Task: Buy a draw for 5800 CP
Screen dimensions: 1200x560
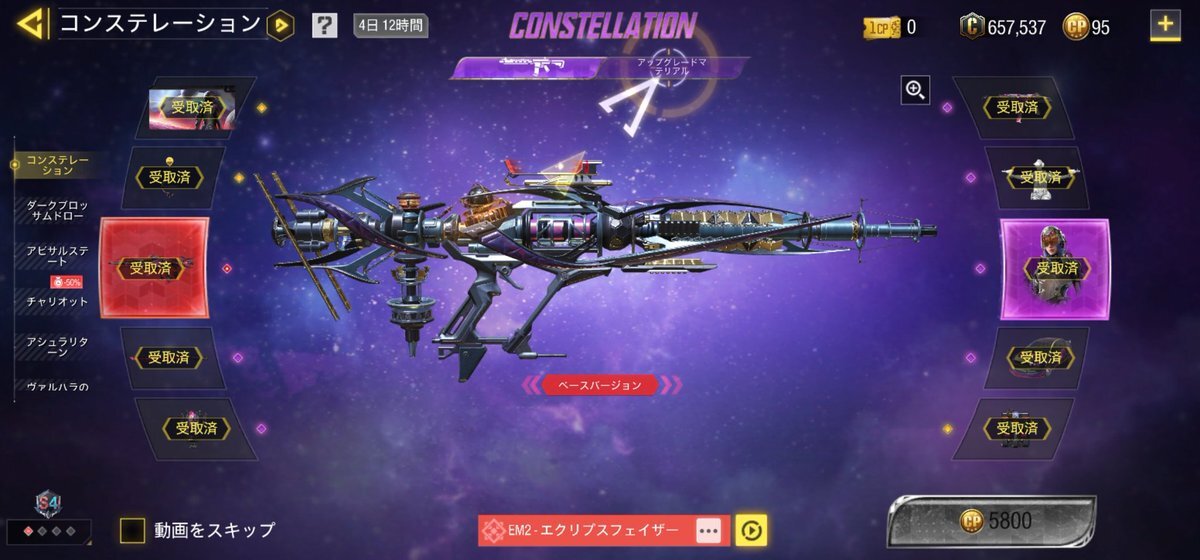Action: 990,521
